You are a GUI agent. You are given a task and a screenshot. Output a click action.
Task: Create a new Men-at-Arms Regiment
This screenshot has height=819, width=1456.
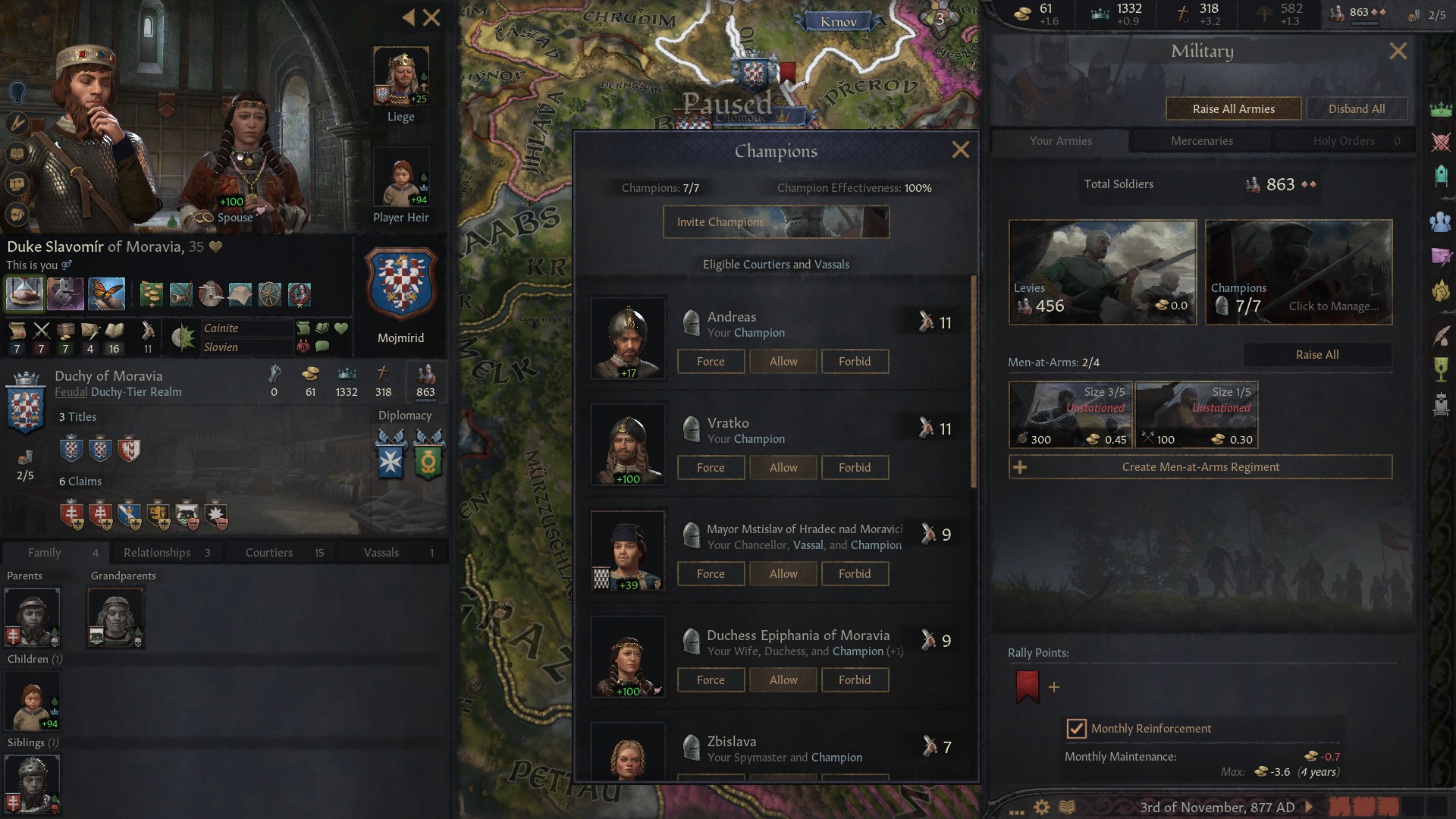[x=1200, y=467]
